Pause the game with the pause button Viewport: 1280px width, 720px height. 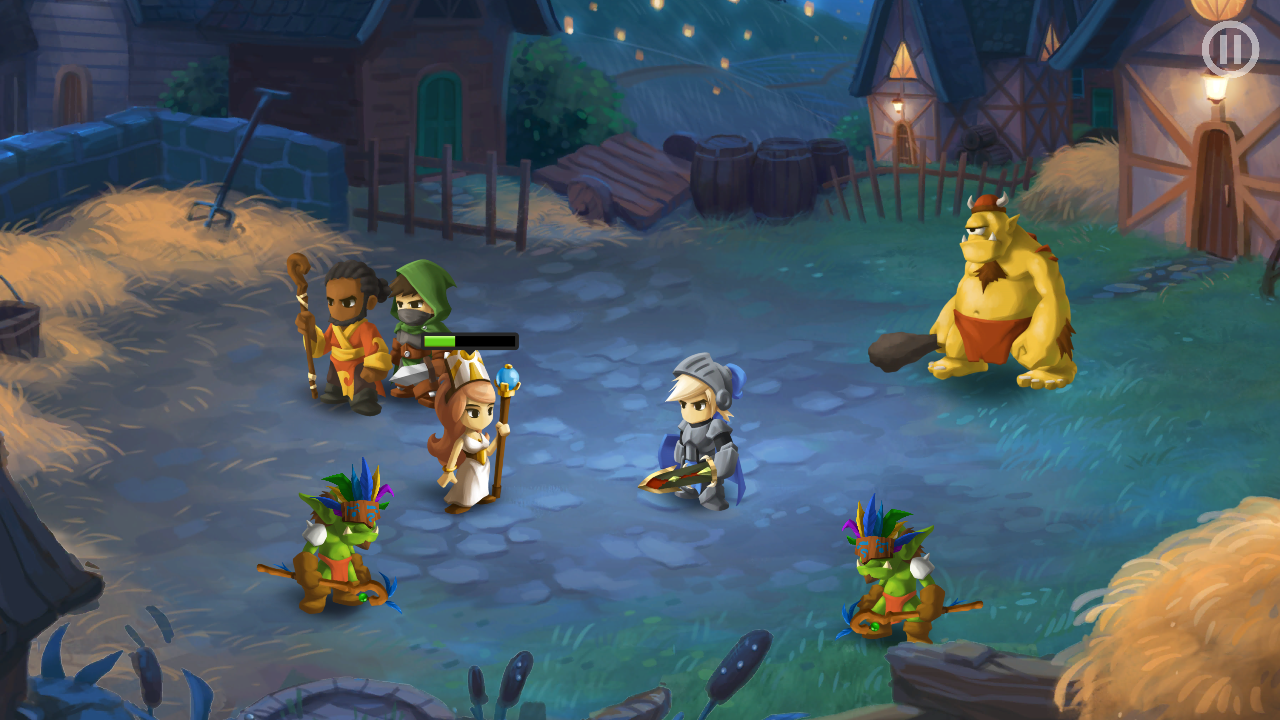point(1229,49)
